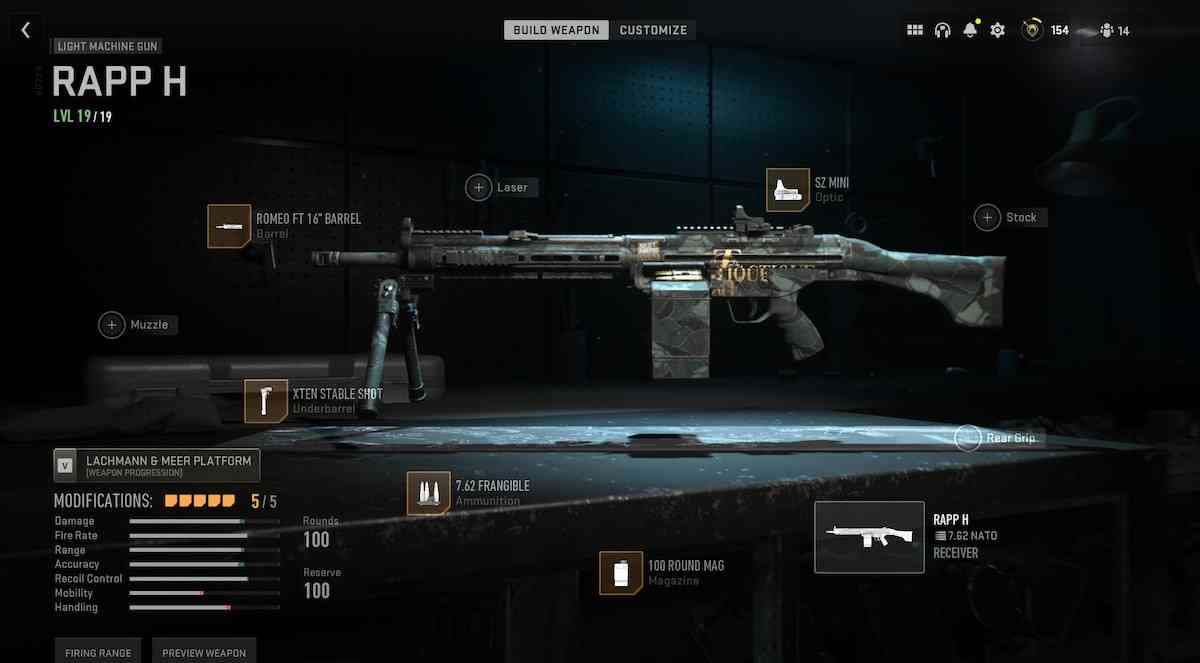Switch to the Customize tab
The width and height of the screenshot is (1200, 663).
pos(653,30)
